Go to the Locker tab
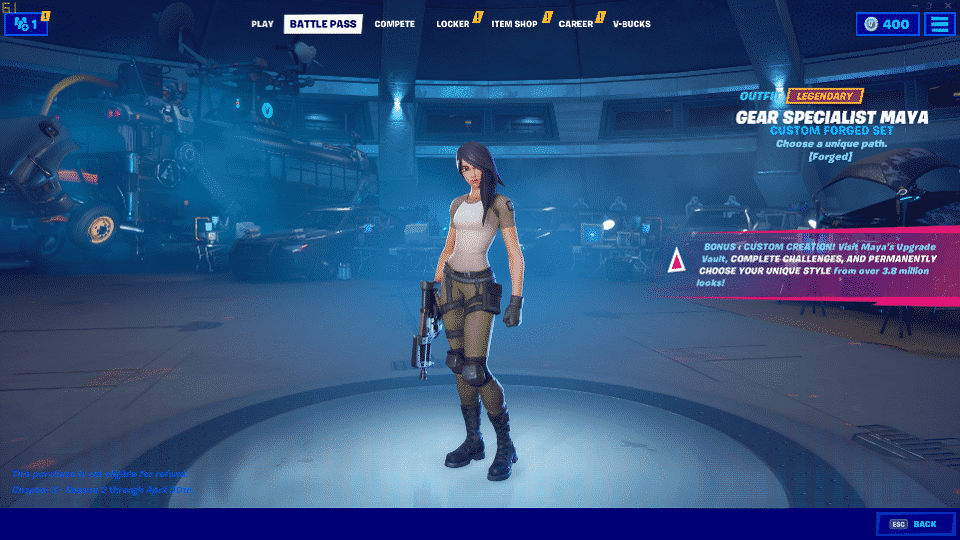The height and width of the screenshot is (540, 960). click(x=453, y=24)
